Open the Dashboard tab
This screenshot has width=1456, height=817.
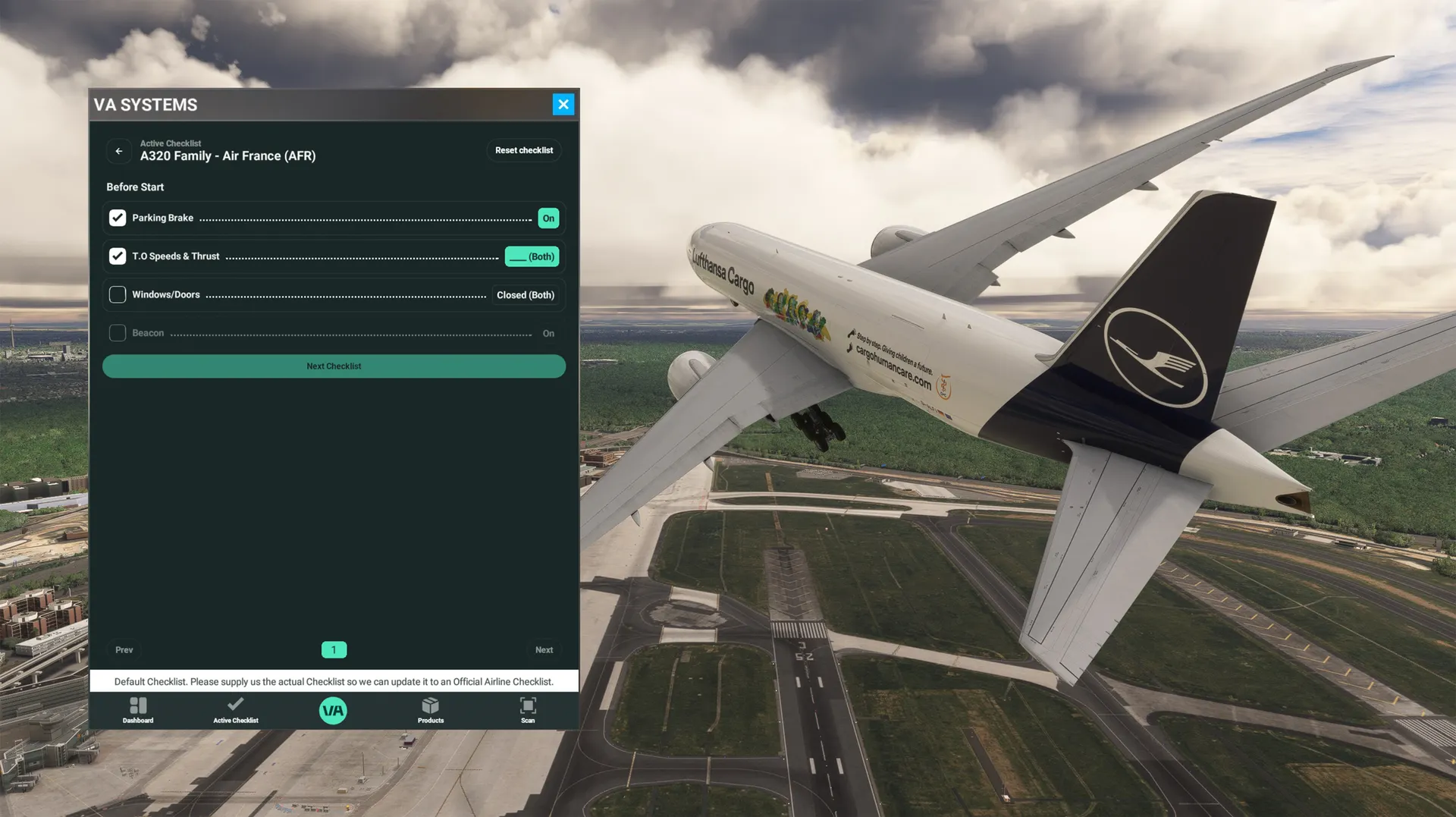click(x=138, y=711)
